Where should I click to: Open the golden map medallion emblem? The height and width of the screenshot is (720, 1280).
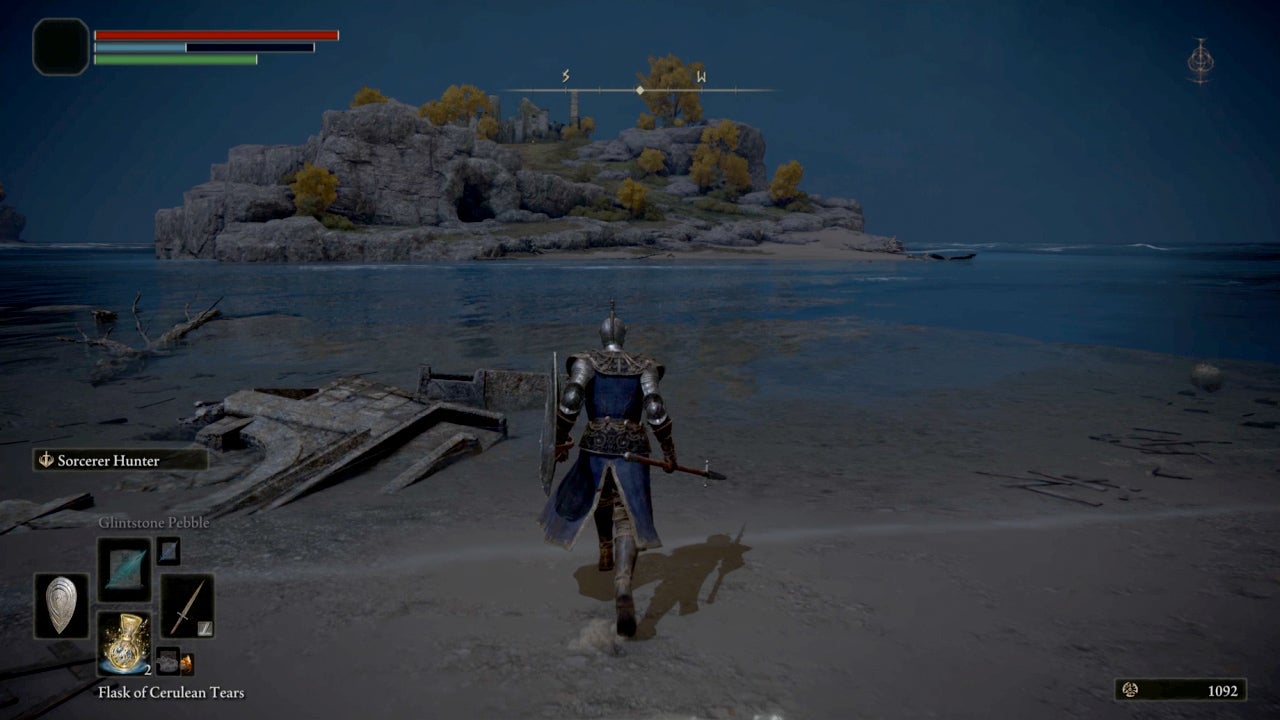1201,60
